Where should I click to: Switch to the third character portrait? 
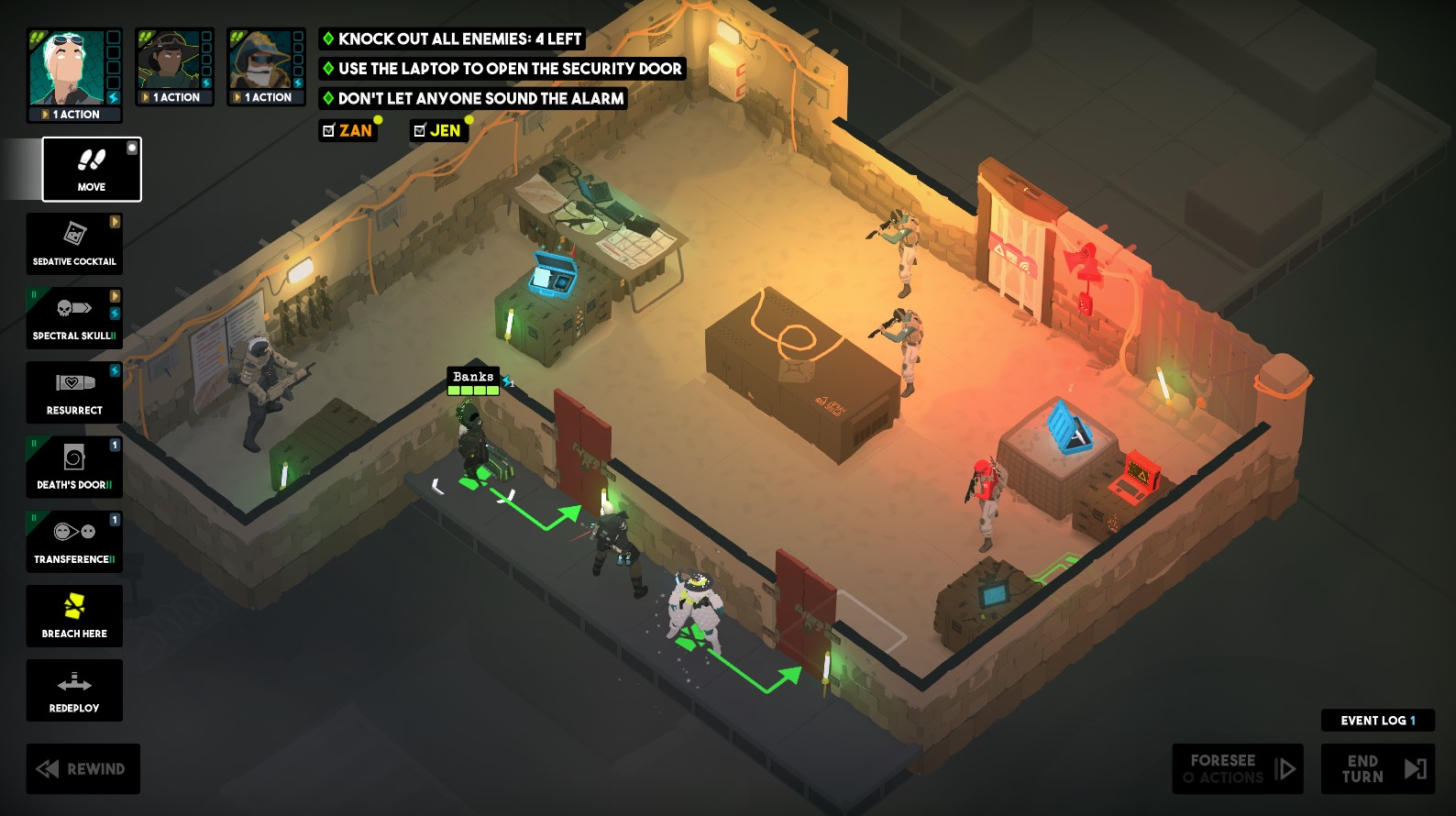coord(266,64)
